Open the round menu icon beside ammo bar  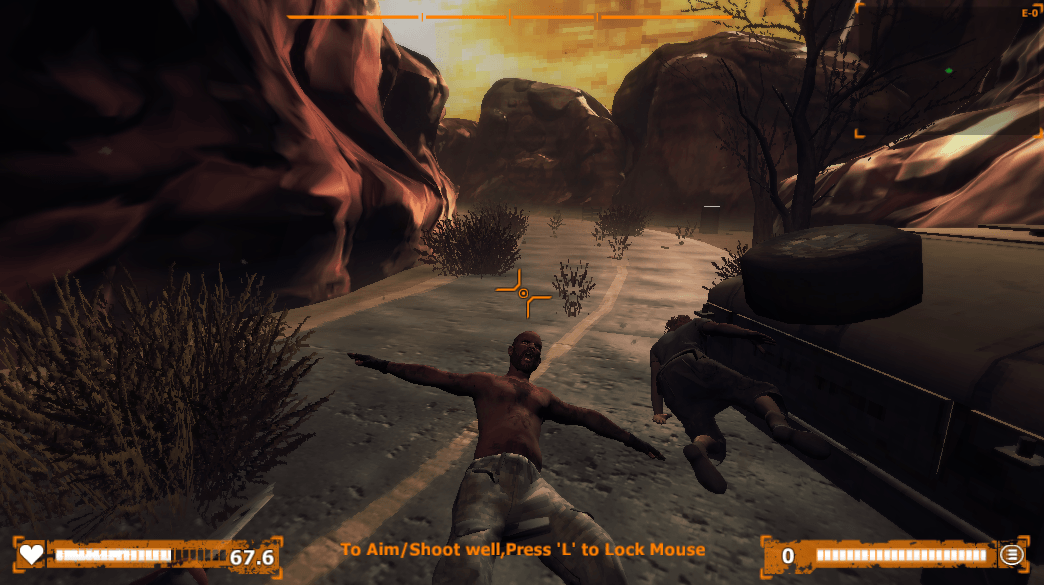[1012, 555]
